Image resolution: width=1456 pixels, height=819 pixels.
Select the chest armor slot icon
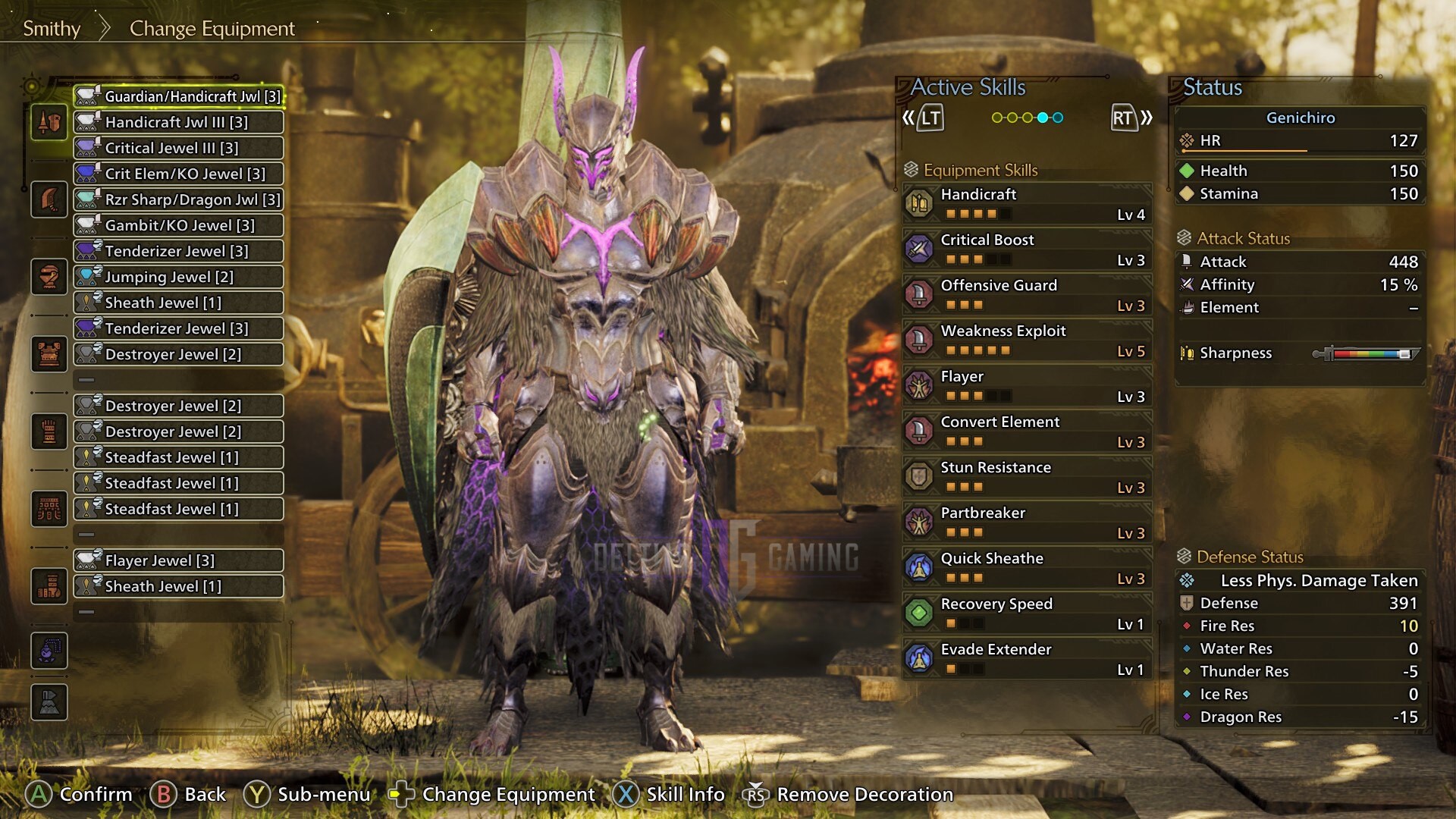[49, 354]
